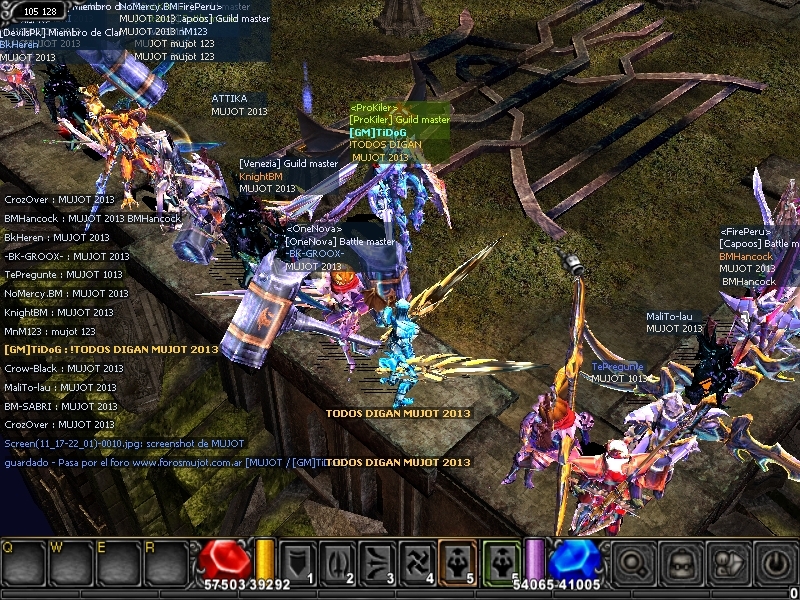Trigger the whirlwind skill in slot 4
The height and width of the screenshot is (600, 800).
(x=418, y=562)
